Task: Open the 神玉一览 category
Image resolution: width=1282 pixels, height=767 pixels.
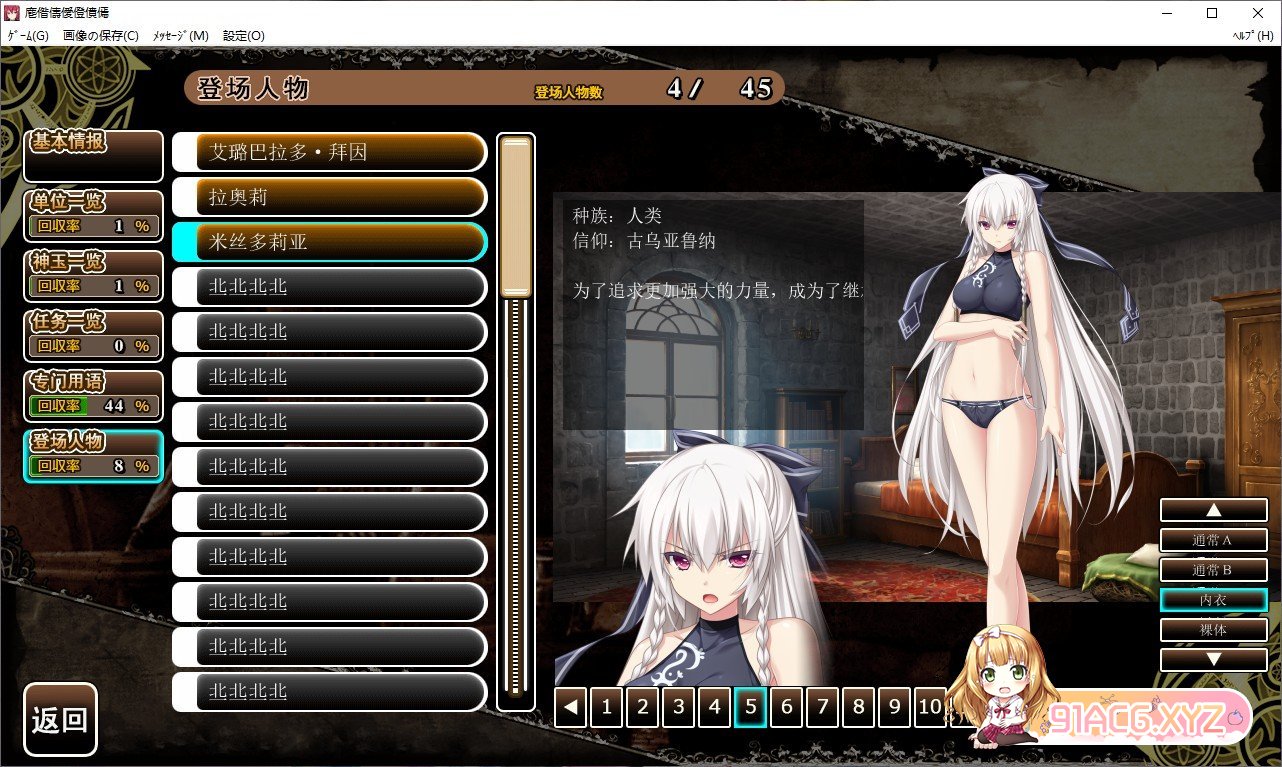Action: [x=93, y=275]
